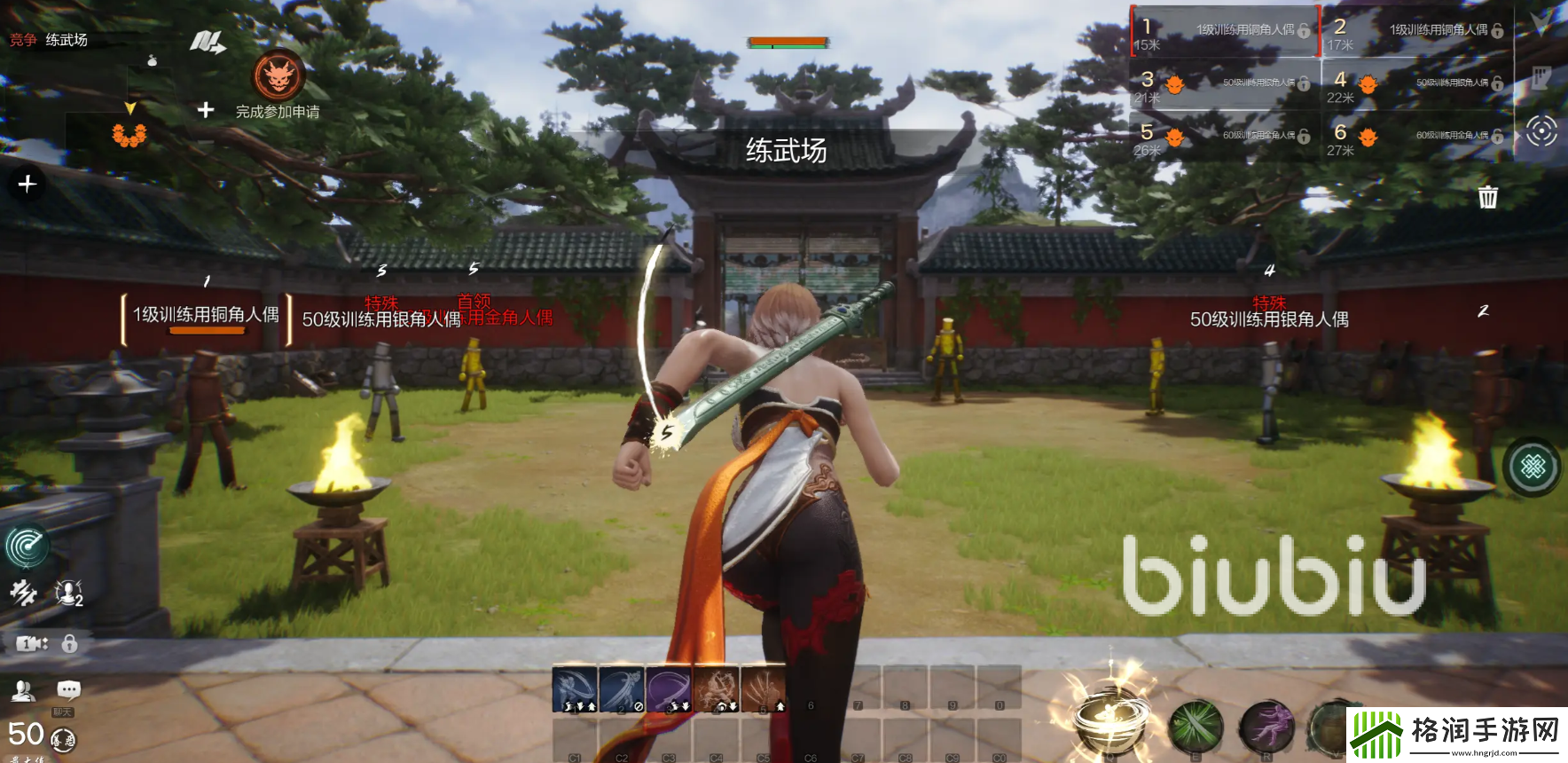Screen dimensions: 1568x763
Task: Select target 1 in the target list
Action: point(1224,32)
